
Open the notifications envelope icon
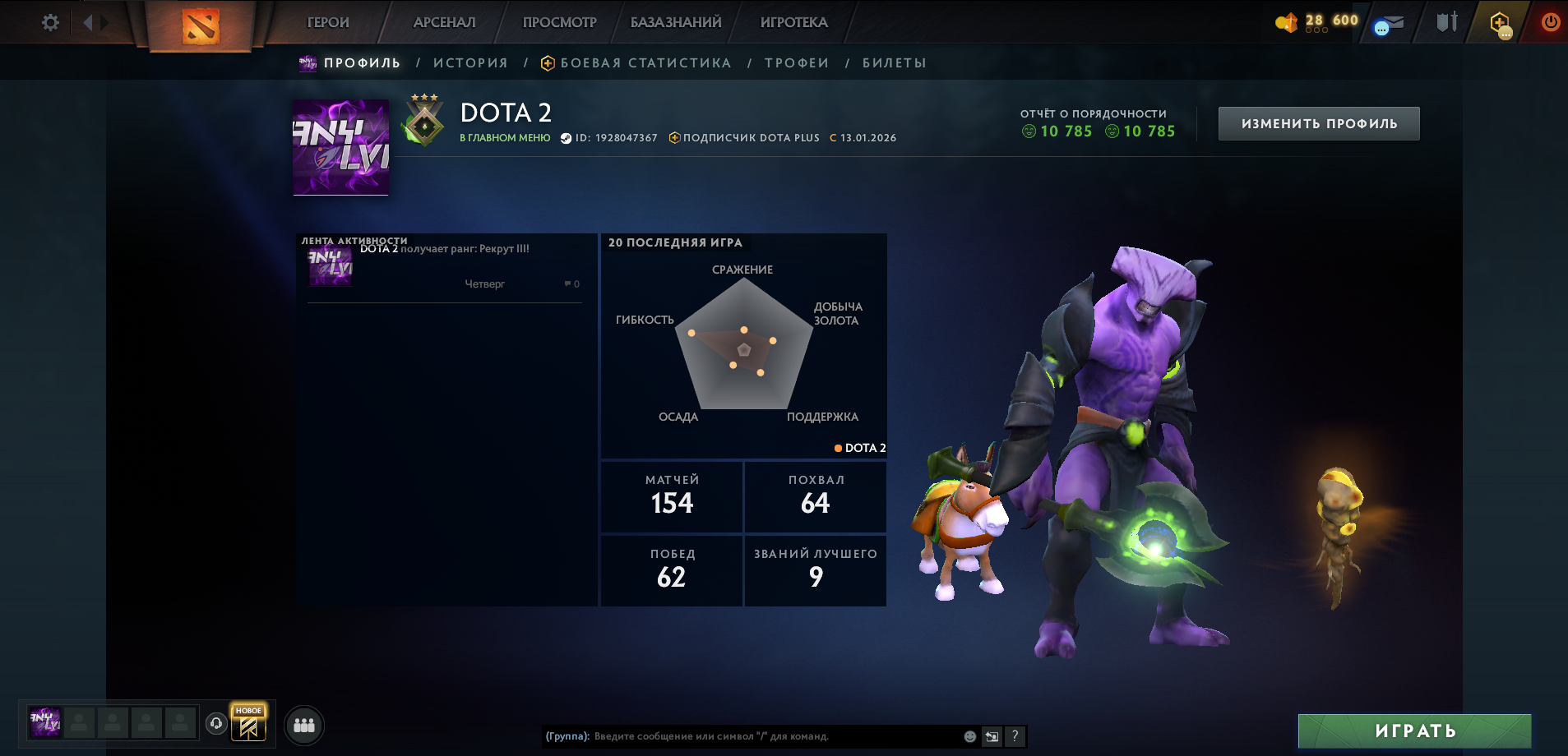(1391, 22)
